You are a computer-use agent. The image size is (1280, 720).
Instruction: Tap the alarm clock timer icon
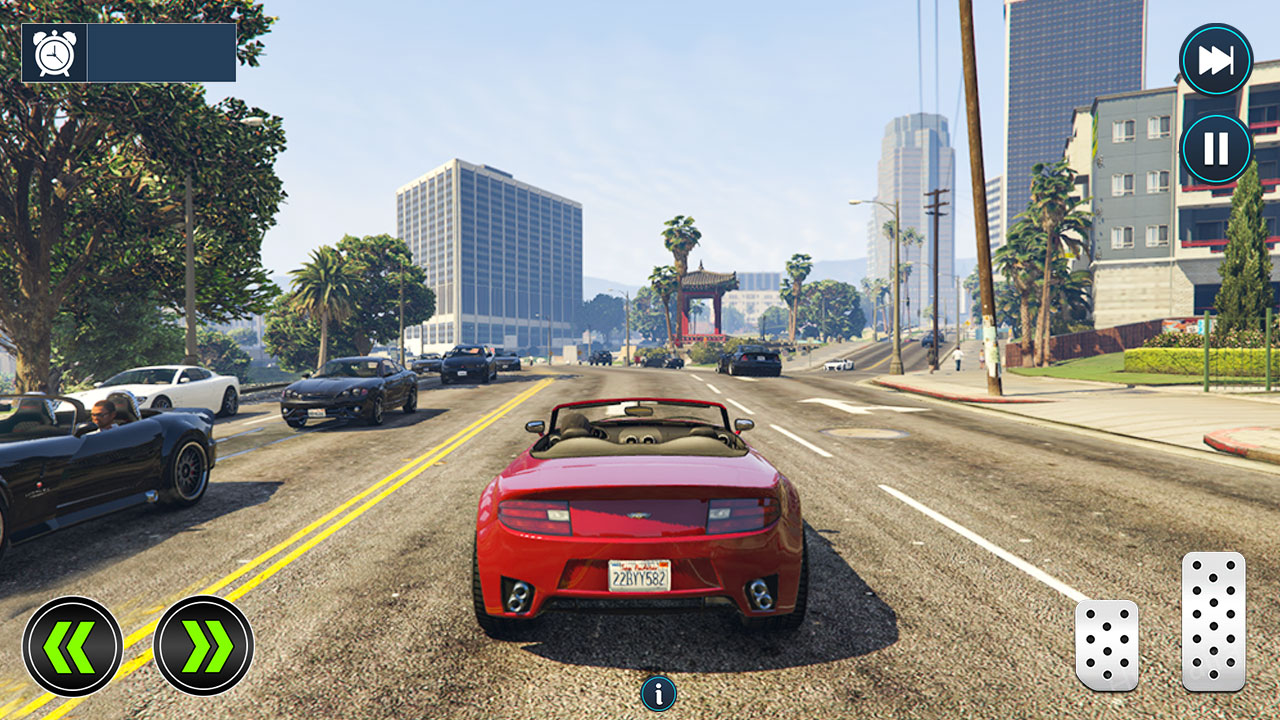tap(55, 52)
